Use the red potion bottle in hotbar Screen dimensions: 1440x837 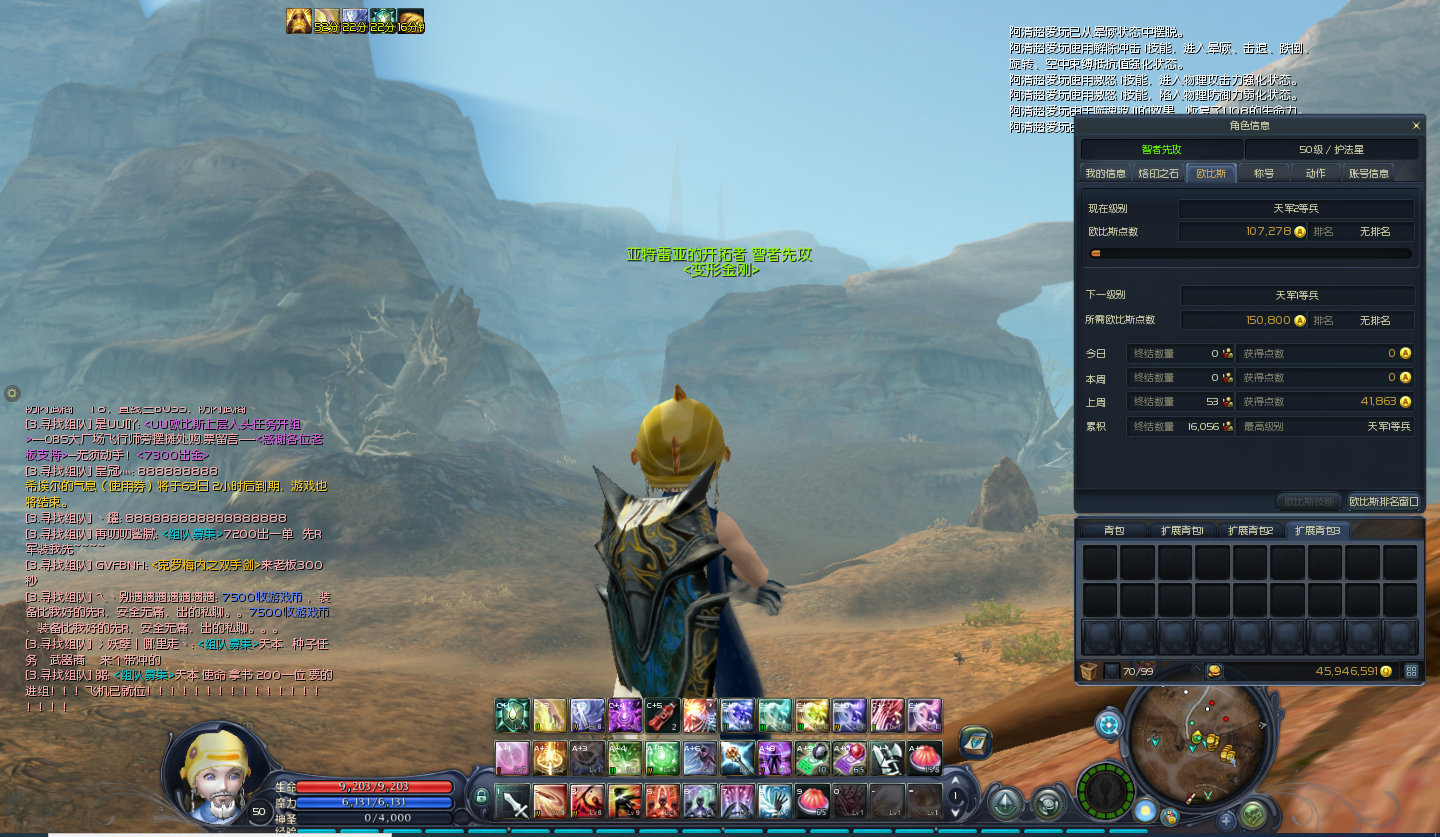[x=661, y=715]
